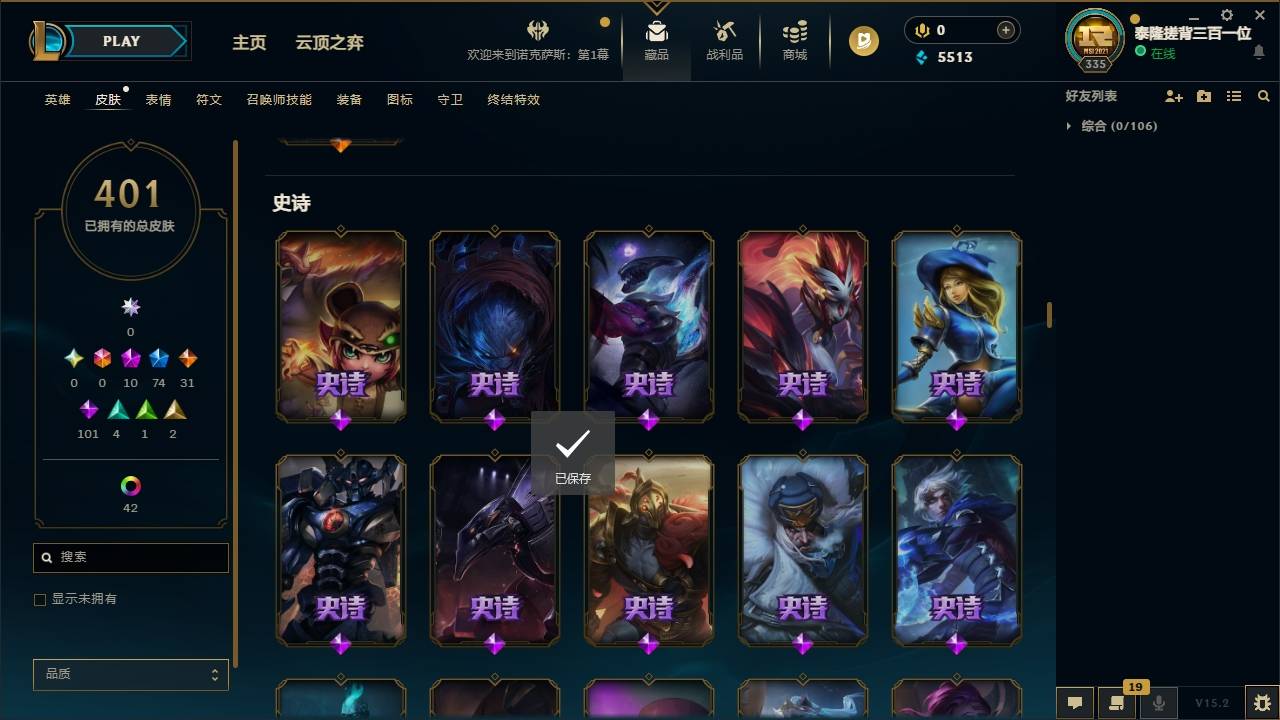Open the 藏品 (Collection) briefcase icon
This screenshot has width=1280, height=720.
(656, 40)
